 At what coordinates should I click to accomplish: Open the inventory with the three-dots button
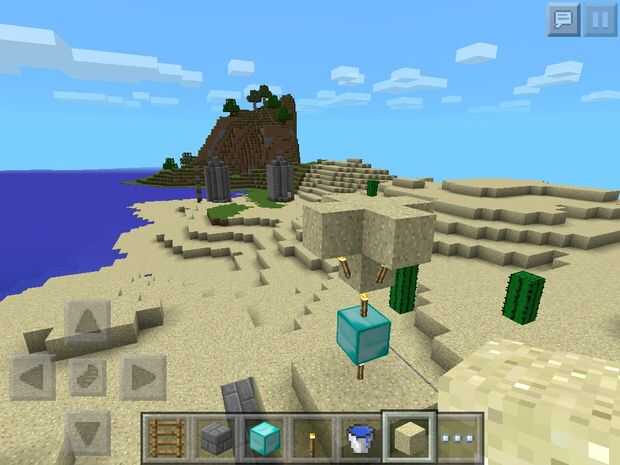click(x=459, y=438)
